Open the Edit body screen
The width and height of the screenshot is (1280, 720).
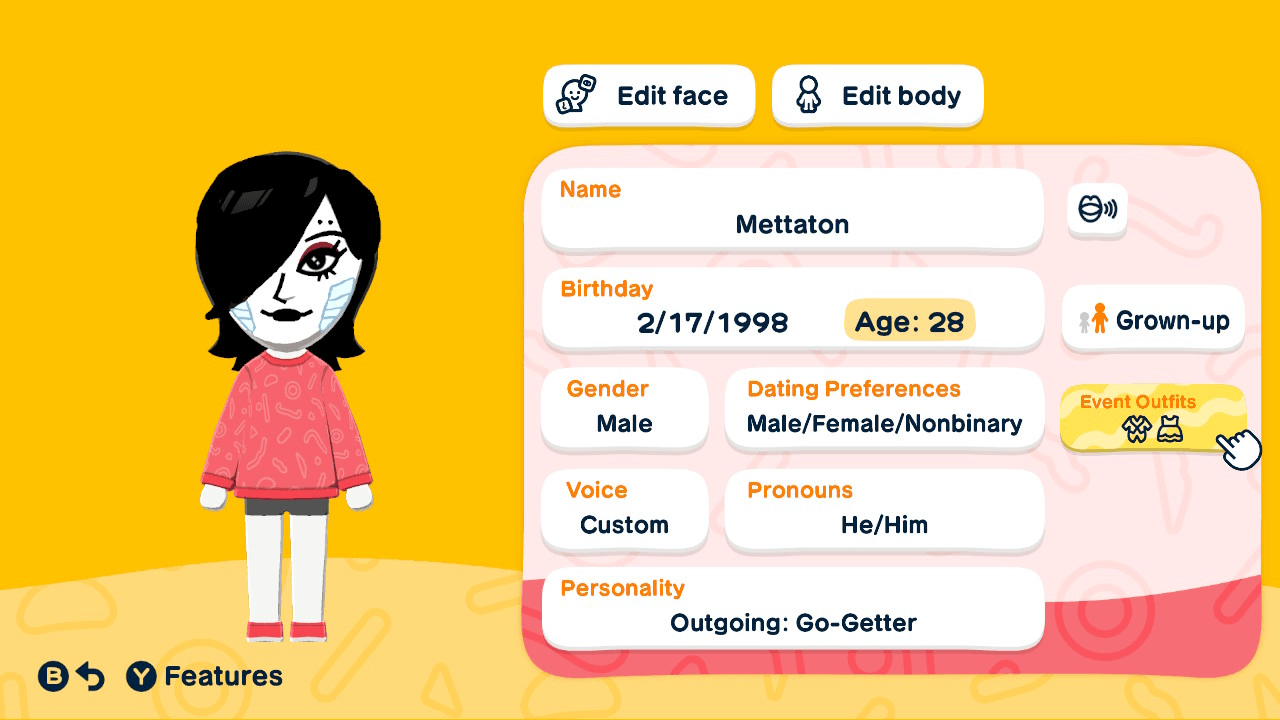877,94
